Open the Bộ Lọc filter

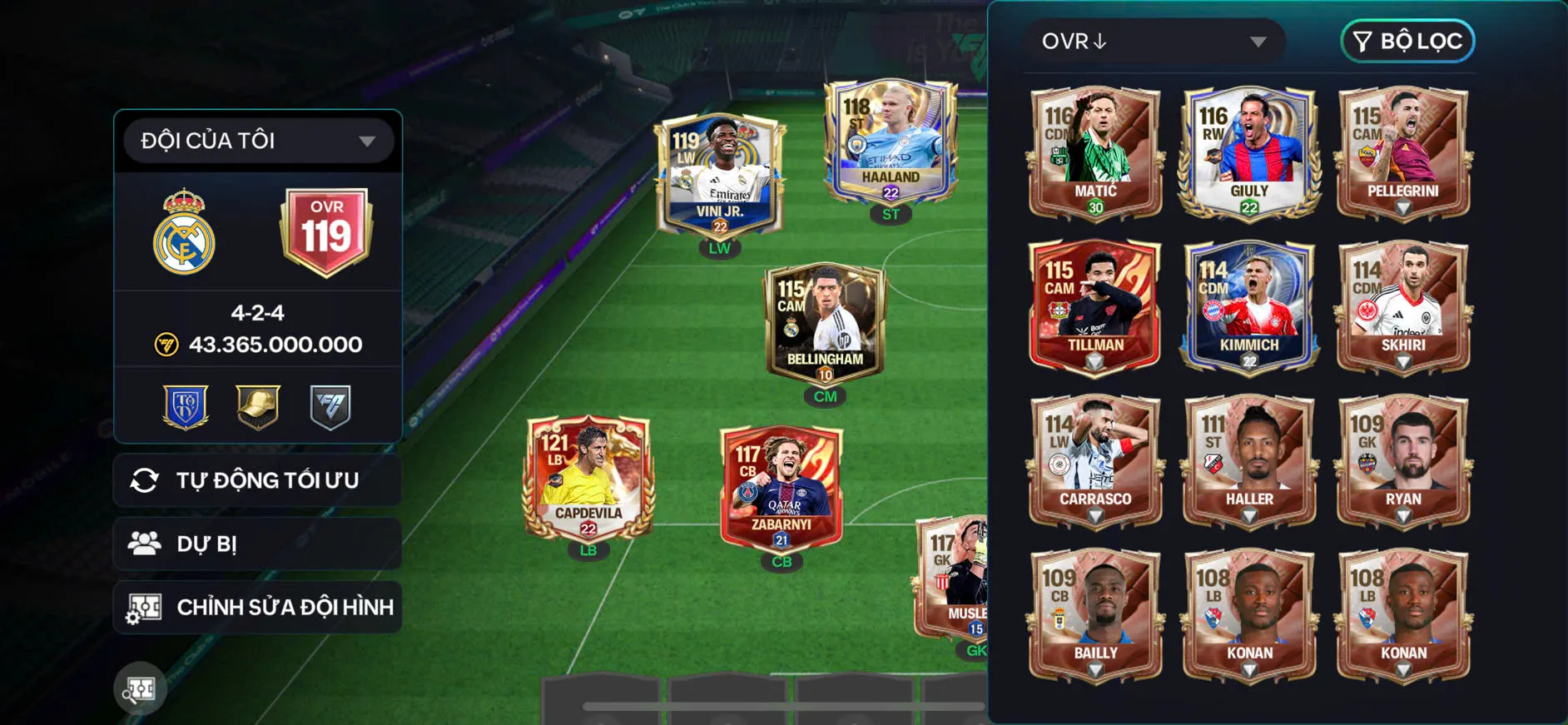(1407, 42)
